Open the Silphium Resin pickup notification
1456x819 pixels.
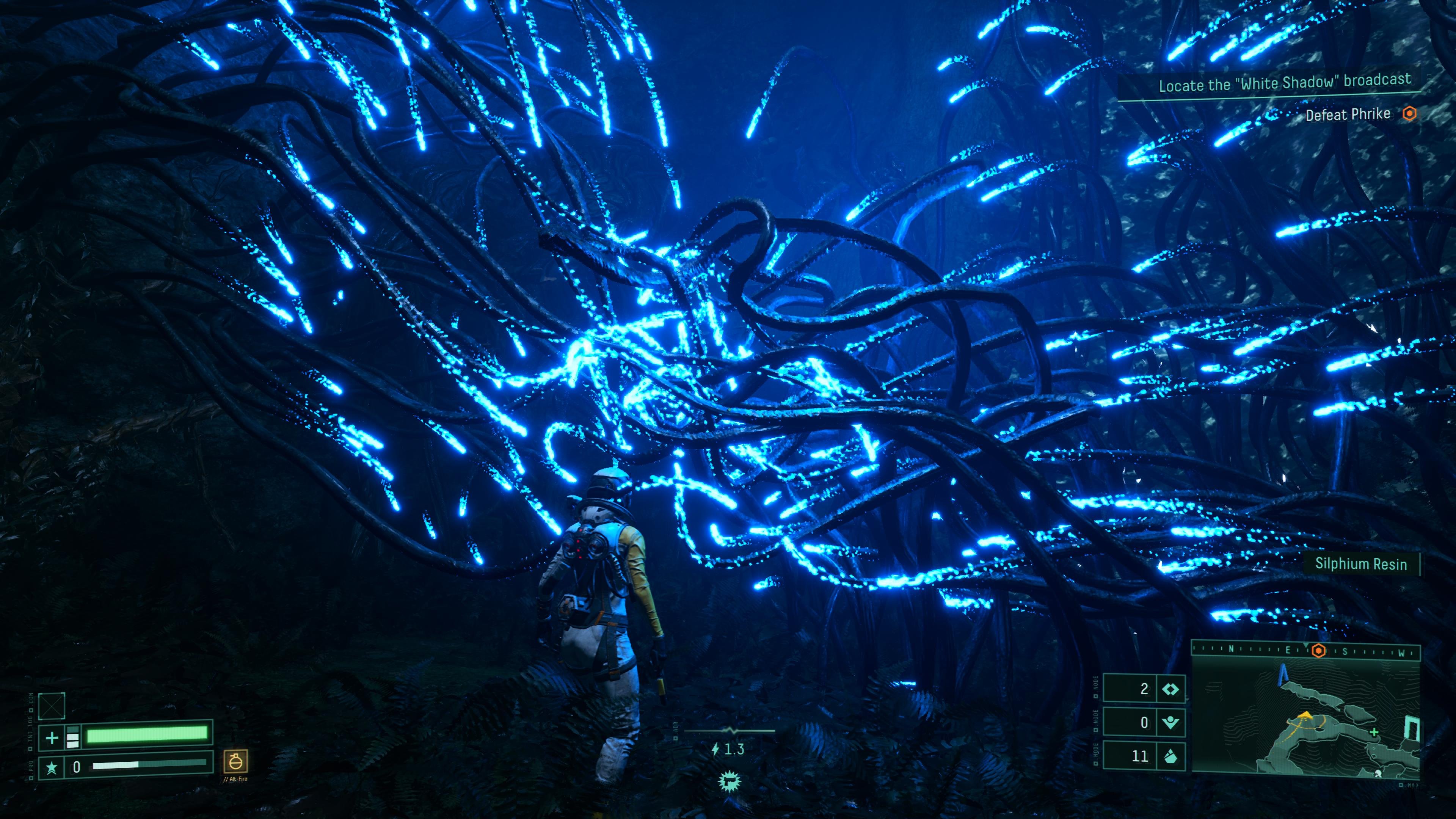pos(1360,563)
